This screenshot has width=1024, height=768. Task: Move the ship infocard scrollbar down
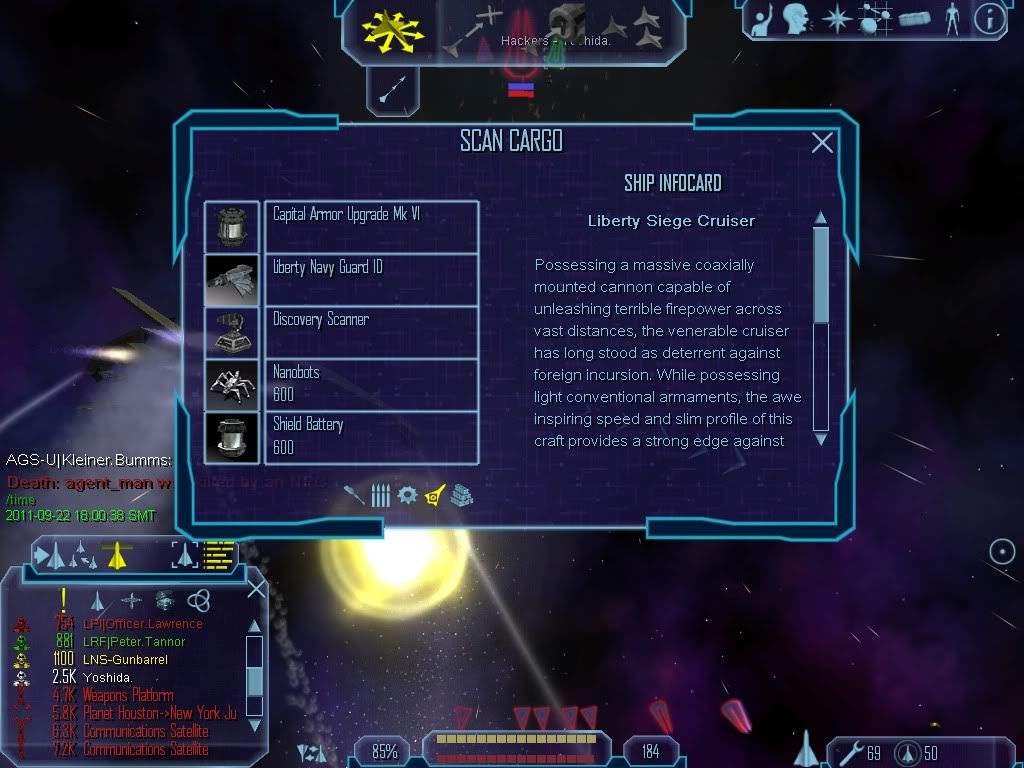pos(821,438)
